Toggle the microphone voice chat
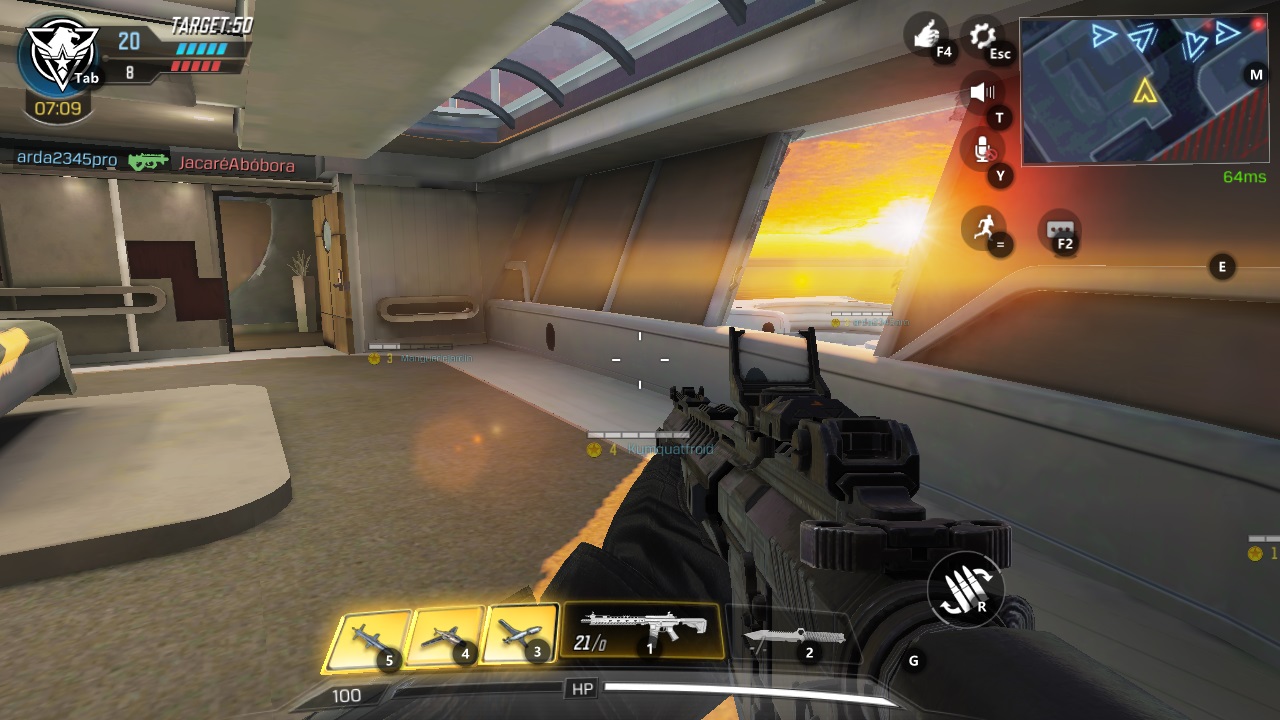Image resolution: width=1280 pixels, height=720 pixels. (982, 151)
